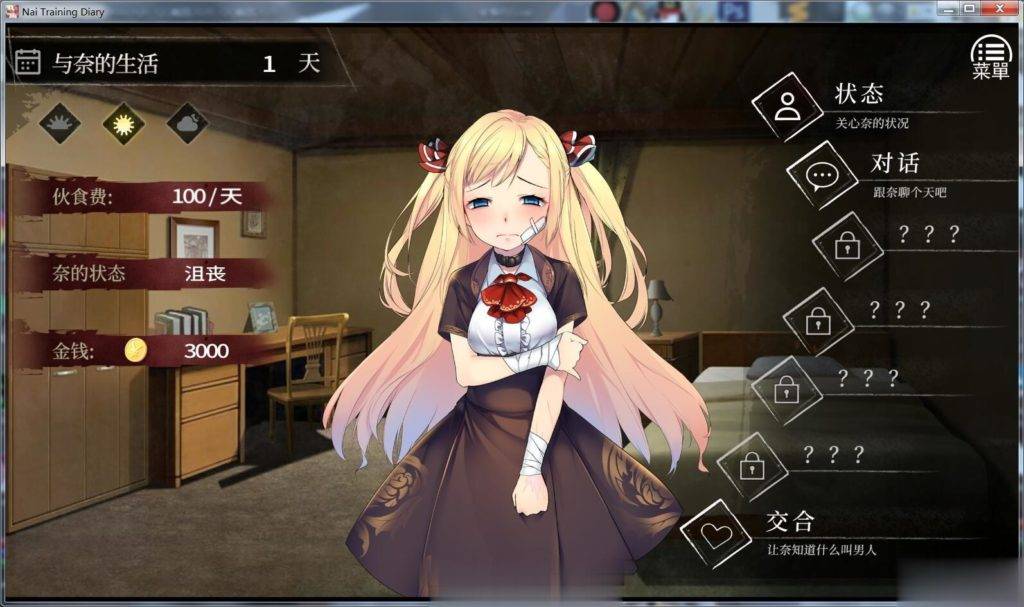Open the 状态 status option
1024x607 pixels.
point(787,106)
